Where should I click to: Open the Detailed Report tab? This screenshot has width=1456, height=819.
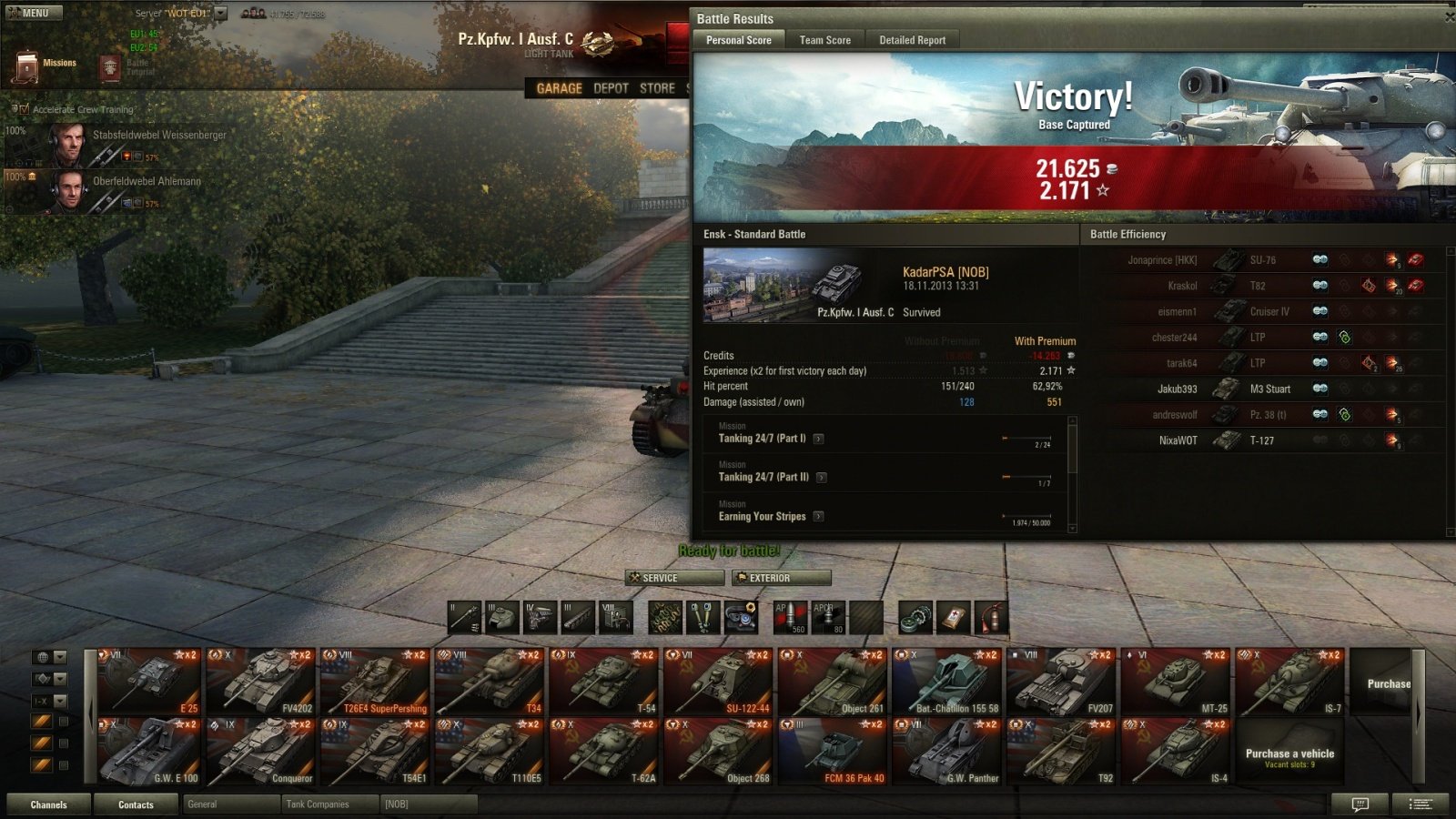[912, 40]
